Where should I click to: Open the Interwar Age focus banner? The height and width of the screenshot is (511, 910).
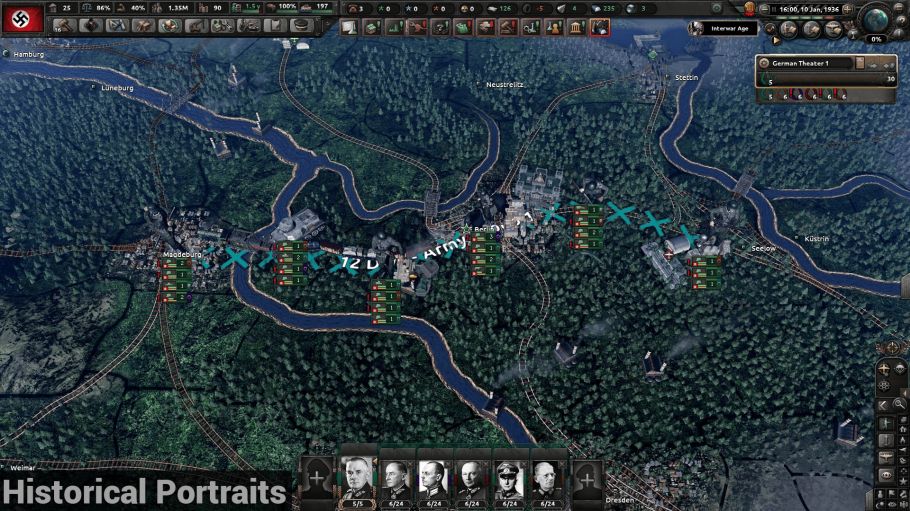(718, 27)
